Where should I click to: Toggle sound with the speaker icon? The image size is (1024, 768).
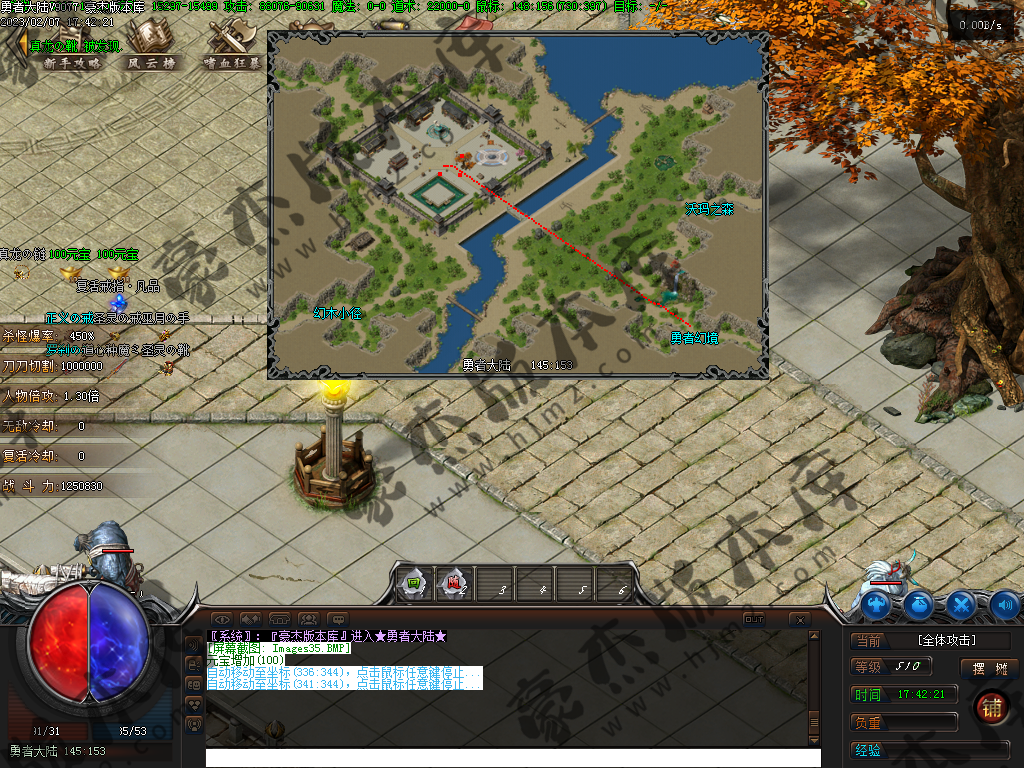(x=1003, y=604)
